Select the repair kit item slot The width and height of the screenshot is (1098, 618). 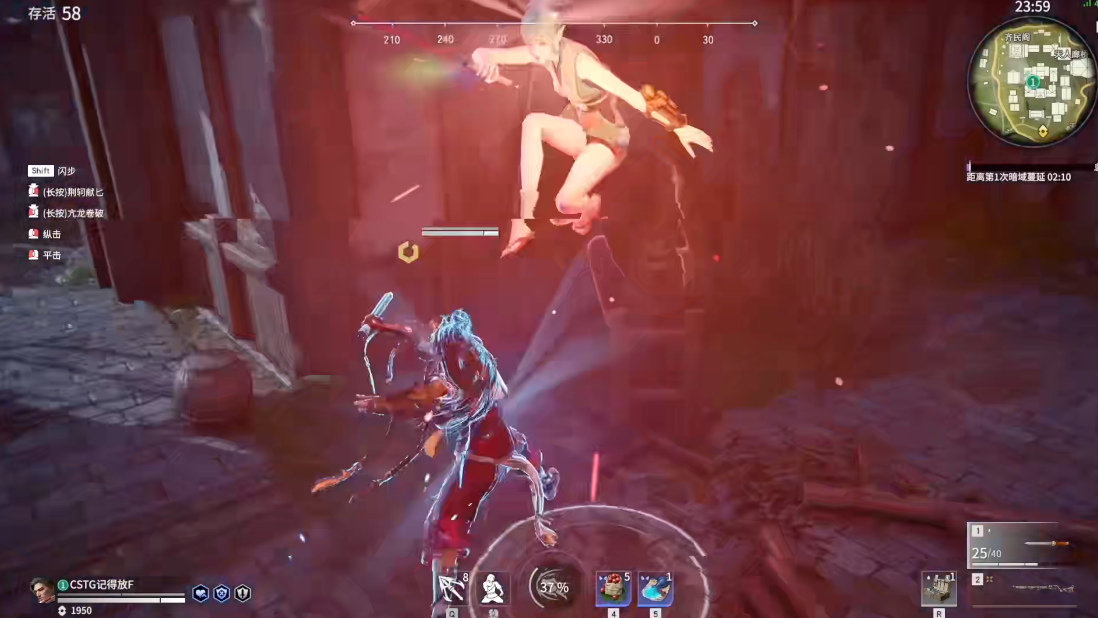(938, 588)
